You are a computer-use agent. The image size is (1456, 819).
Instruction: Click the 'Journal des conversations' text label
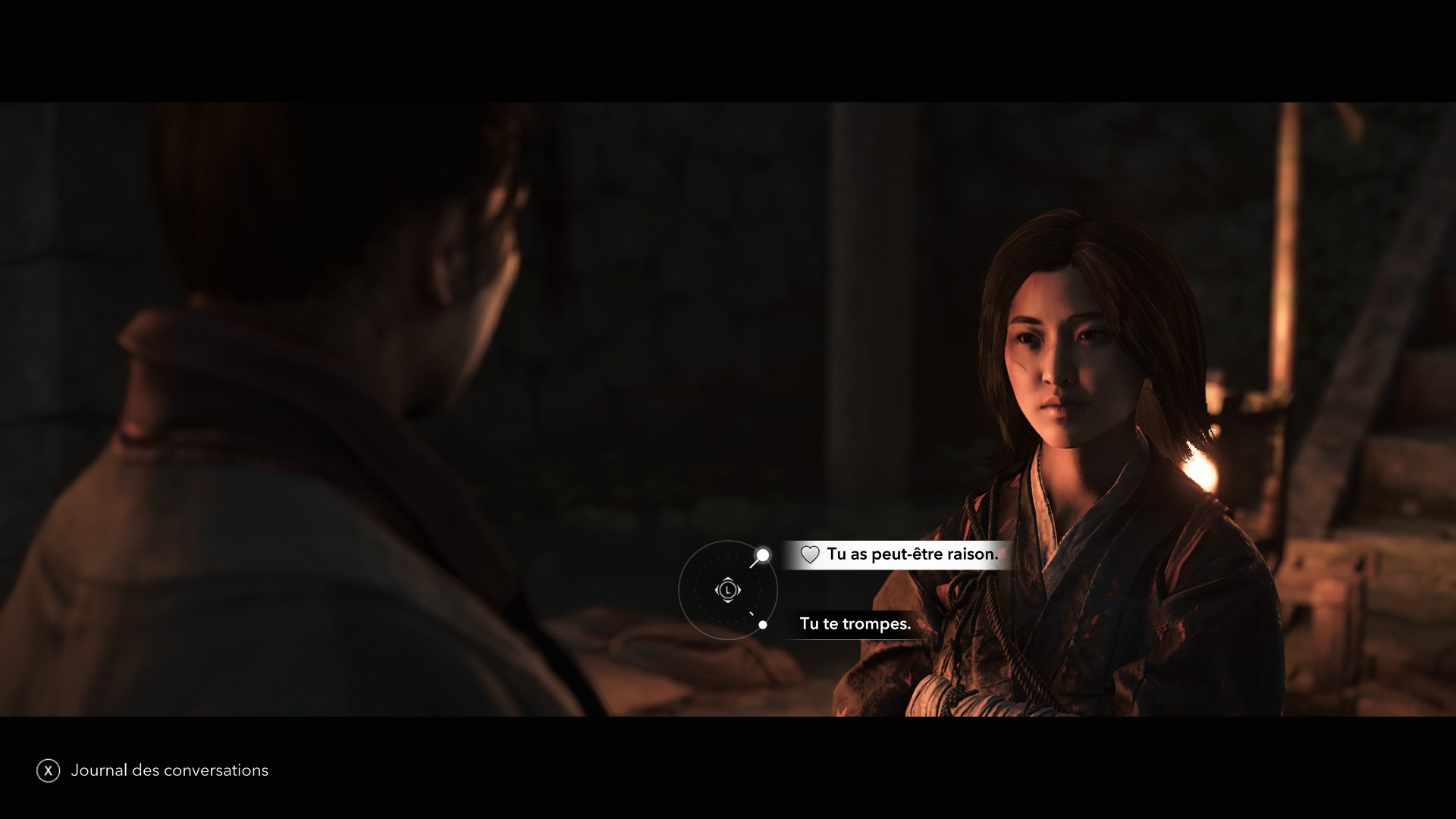(x=168, y=770)
